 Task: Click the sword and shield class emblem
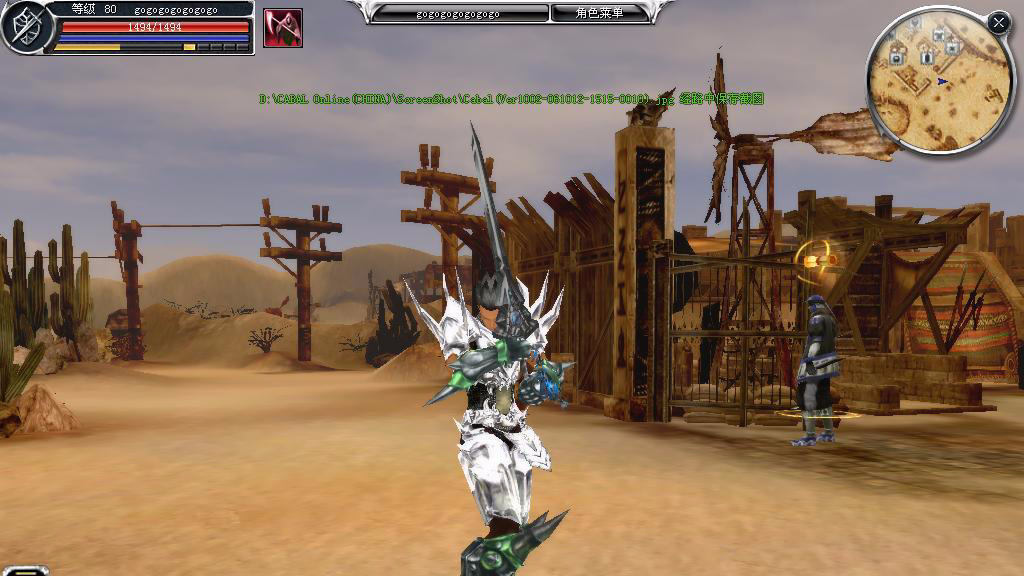click(24, 27)
